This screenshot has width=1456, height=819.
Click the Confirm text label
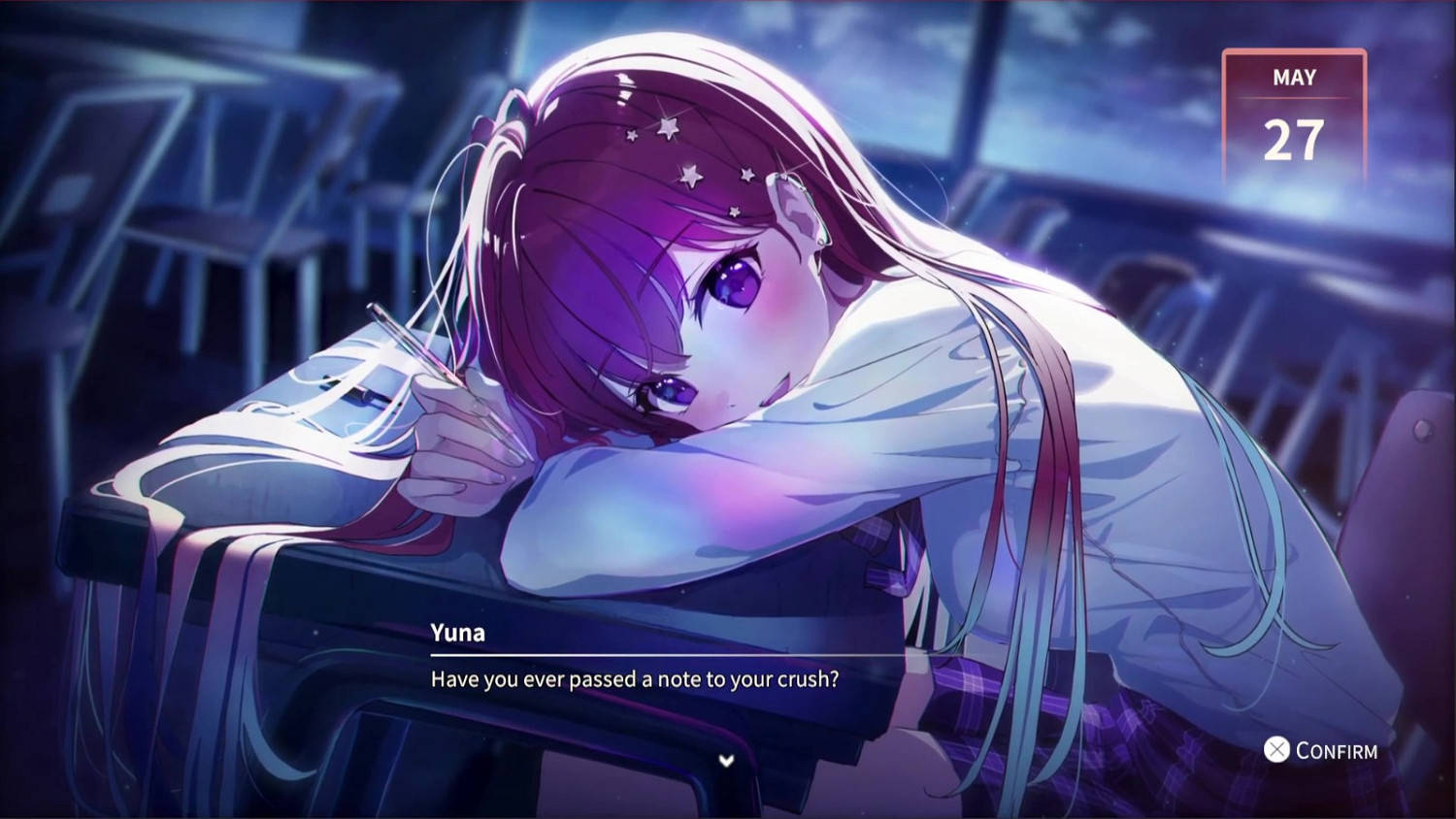point(1335,750)
